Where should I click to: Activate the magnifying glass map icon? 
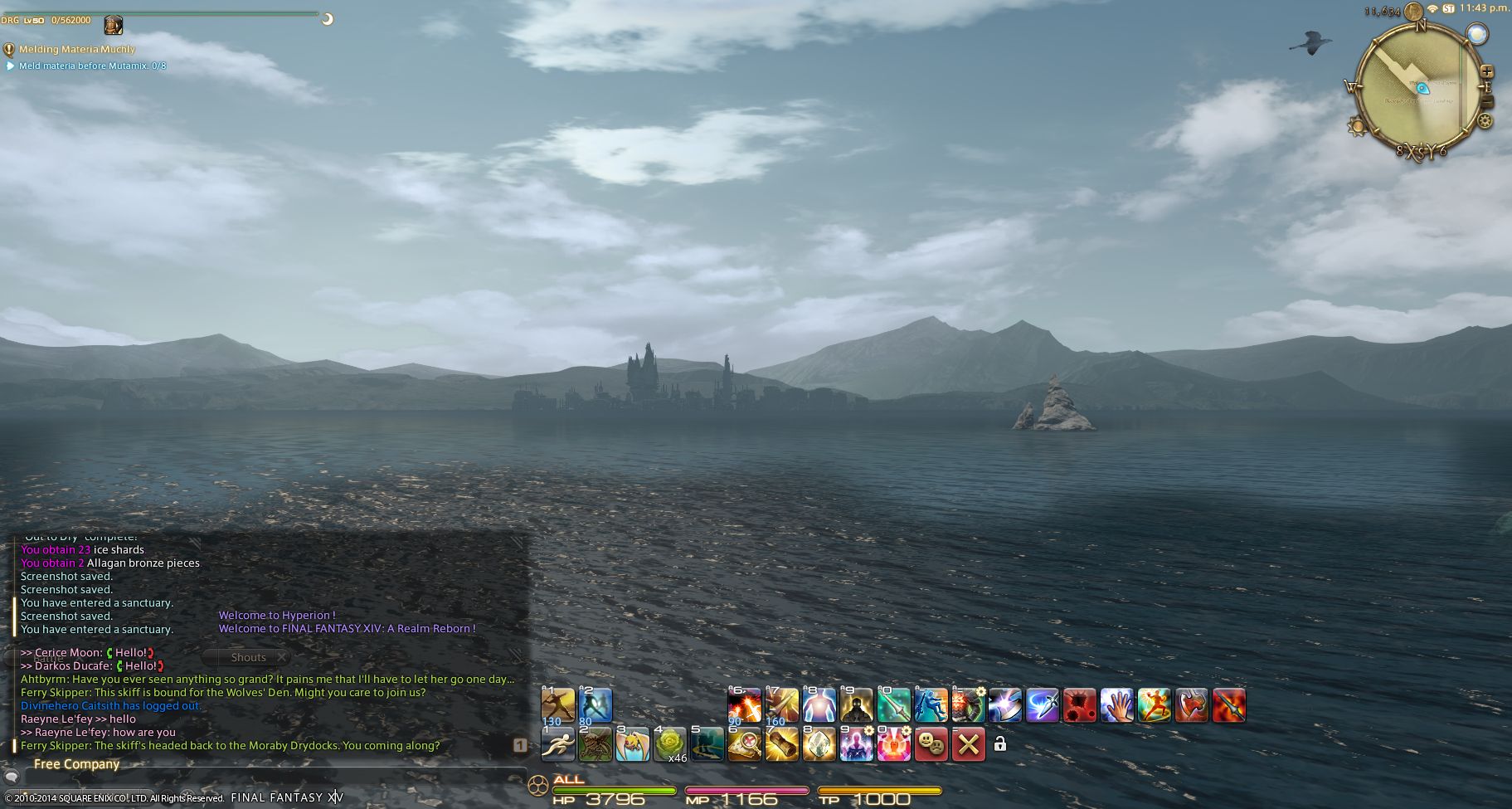coord(744,743)
